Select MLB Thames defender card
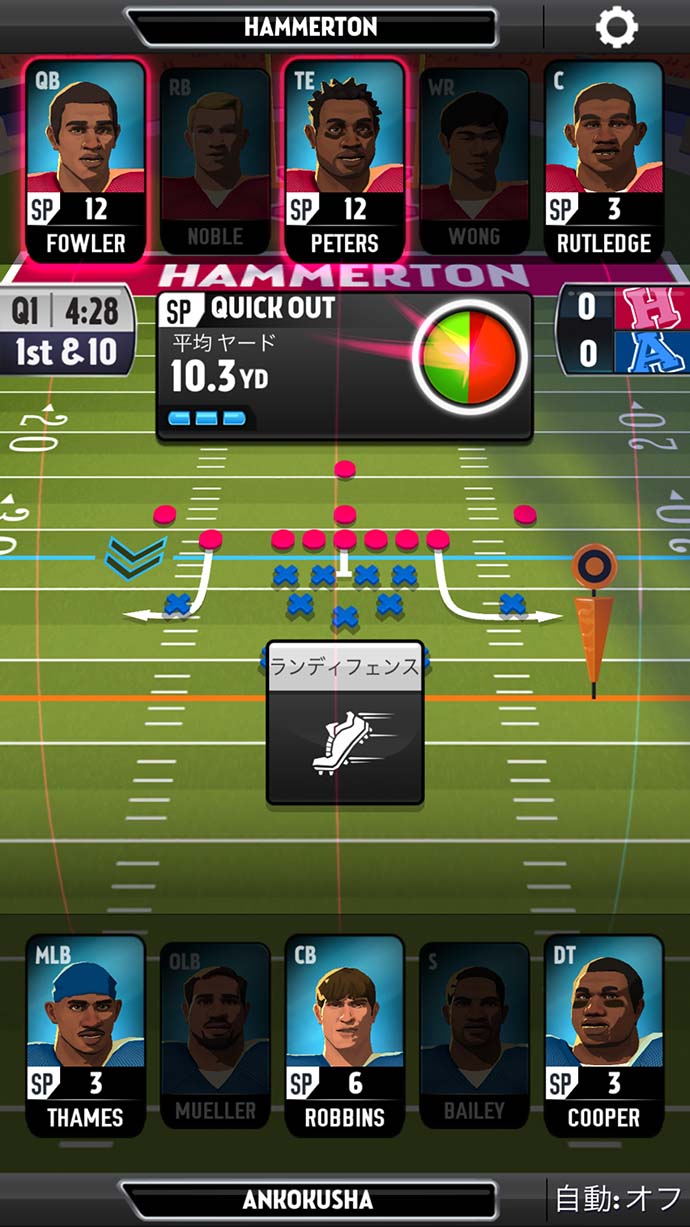This screenshot has height=1227, width=690. (86, 1035)
